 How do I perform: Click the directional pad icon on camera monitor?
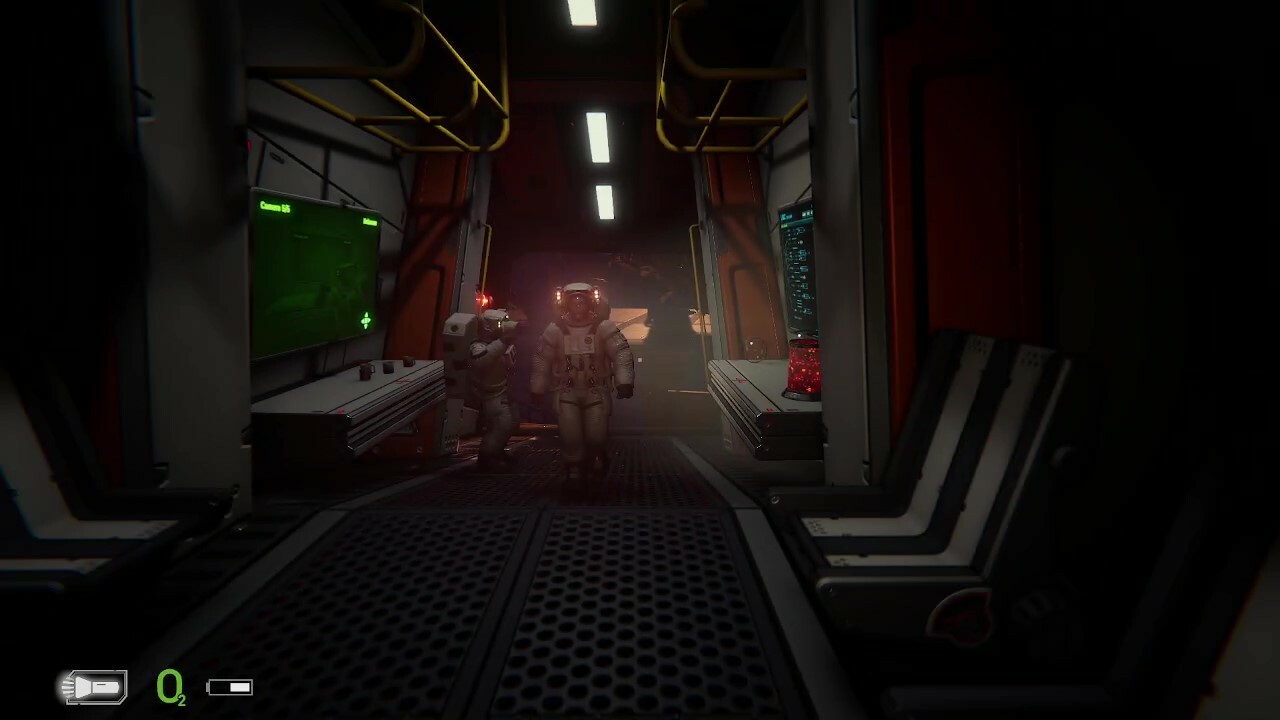click(366, 319)
